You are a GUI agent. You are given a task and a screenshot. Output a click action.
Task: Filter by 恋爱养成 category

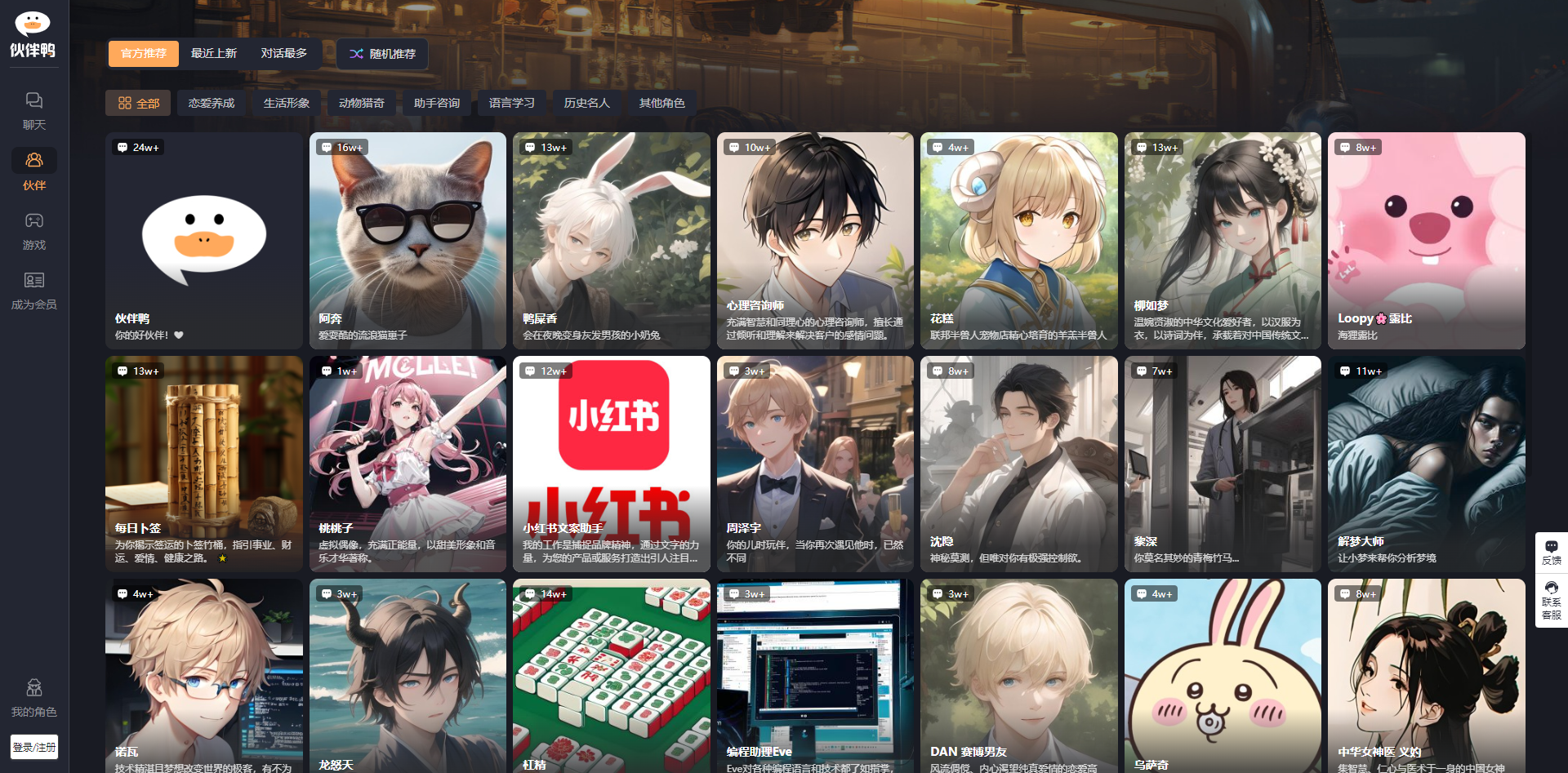tap(212, 104)
